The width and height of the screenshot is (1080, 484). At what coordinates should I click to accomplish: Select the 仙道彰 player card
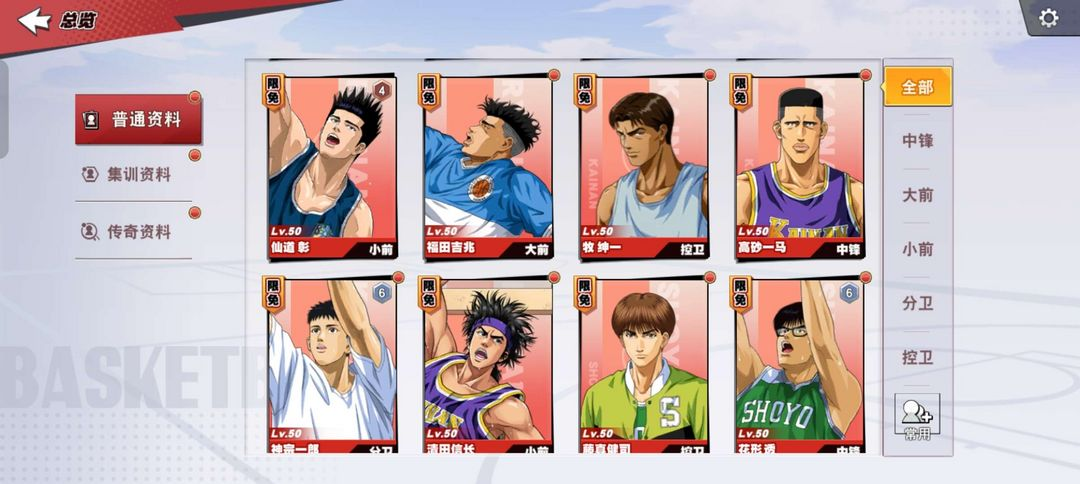coord(331,167)
